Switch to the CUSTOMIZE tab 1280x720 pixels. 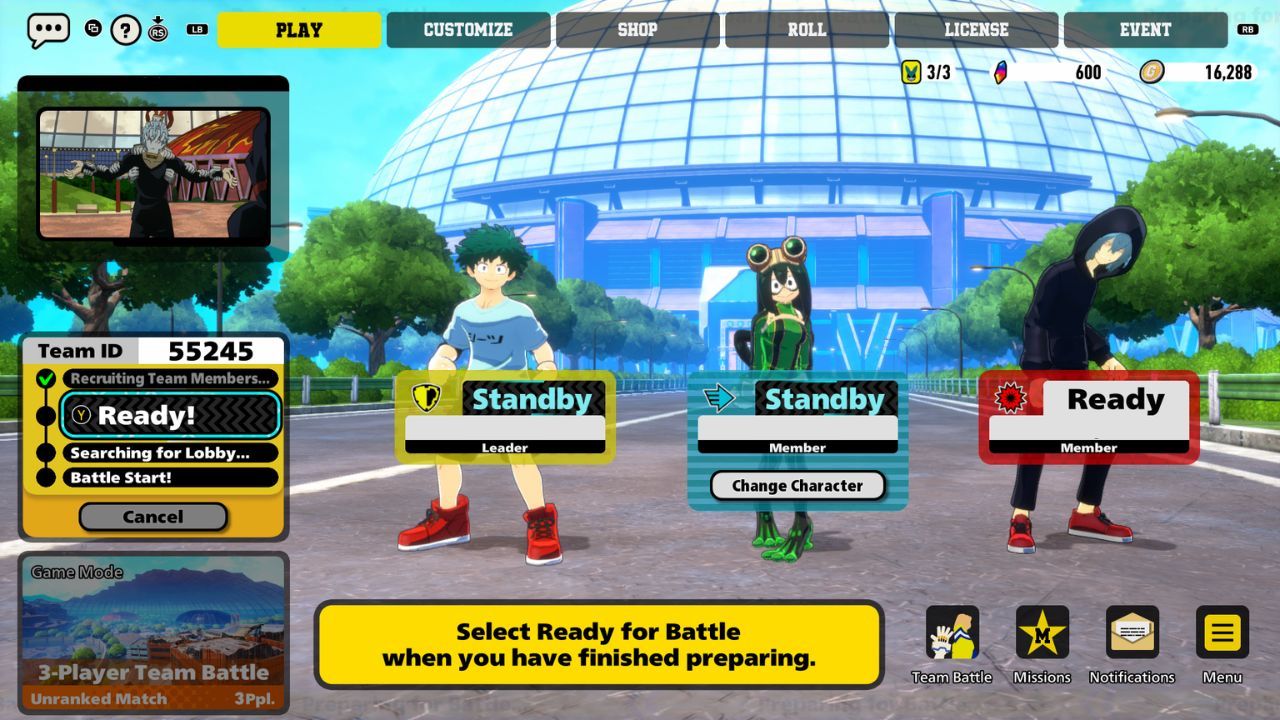pyautogui.click(x=467, y=29)
